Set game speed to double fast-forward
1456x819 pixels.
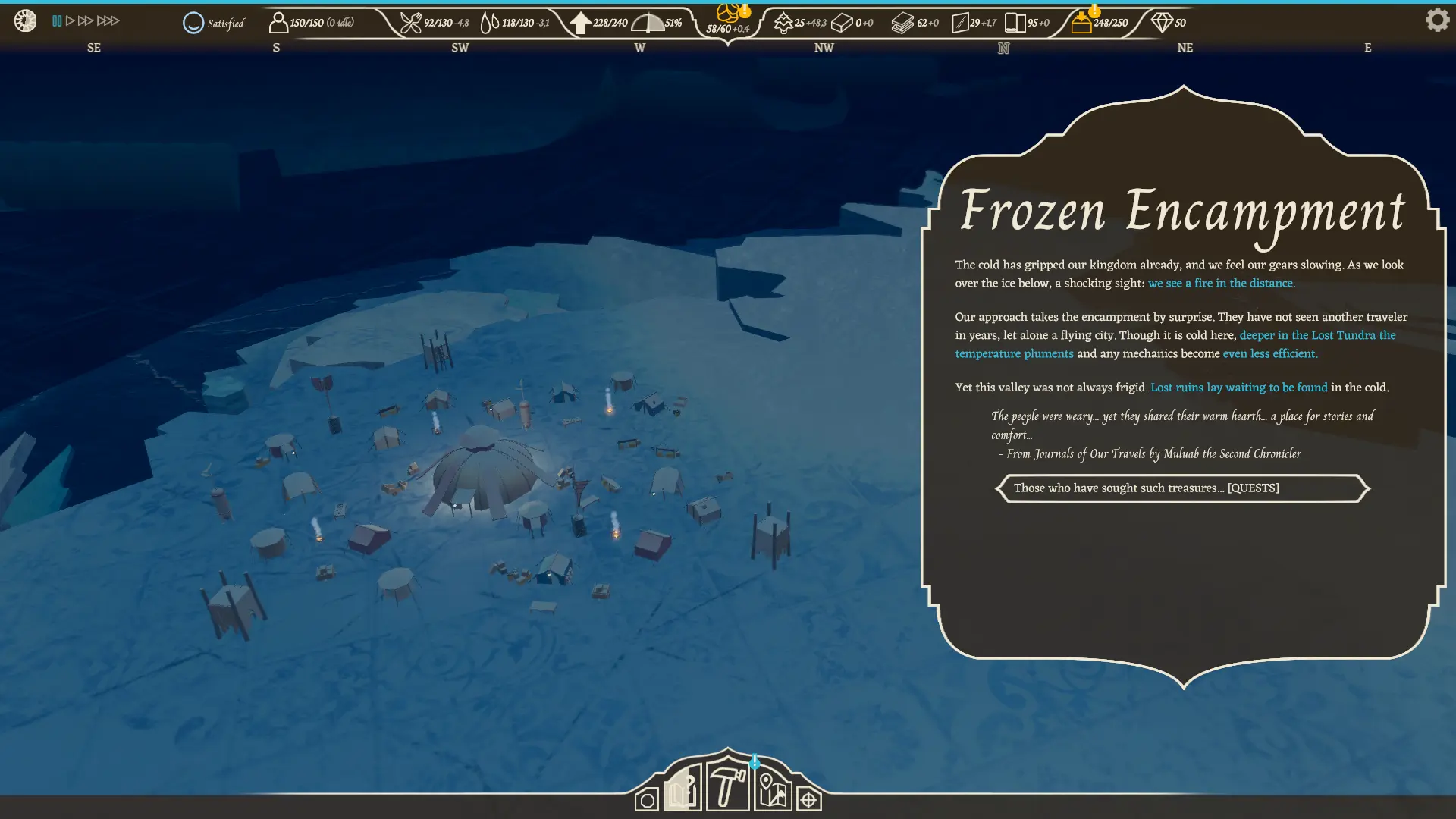(x=85, y=21)
